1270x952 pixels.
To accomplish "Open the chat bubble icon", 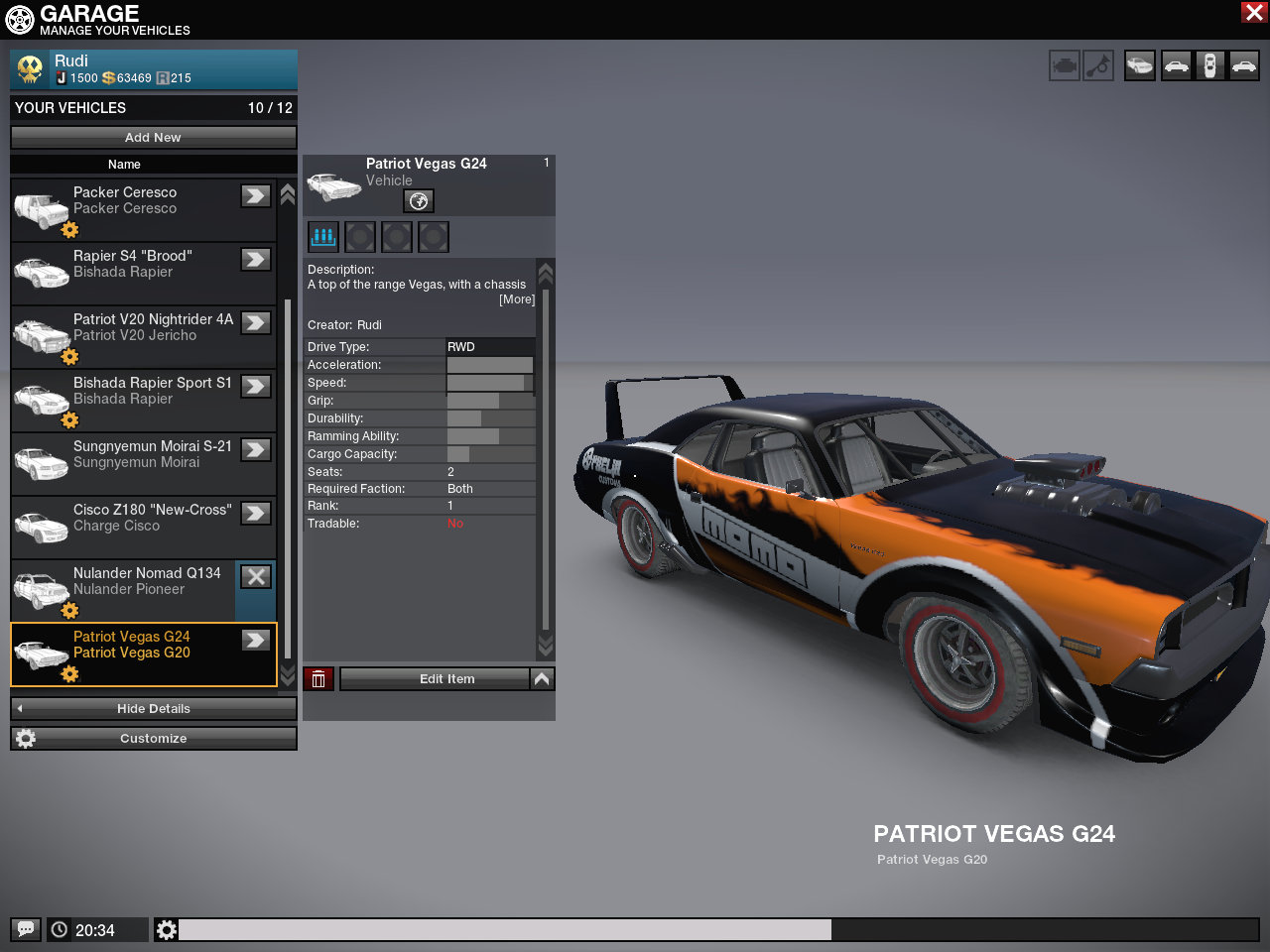I will pyautogui.click(x=26, y=929).
